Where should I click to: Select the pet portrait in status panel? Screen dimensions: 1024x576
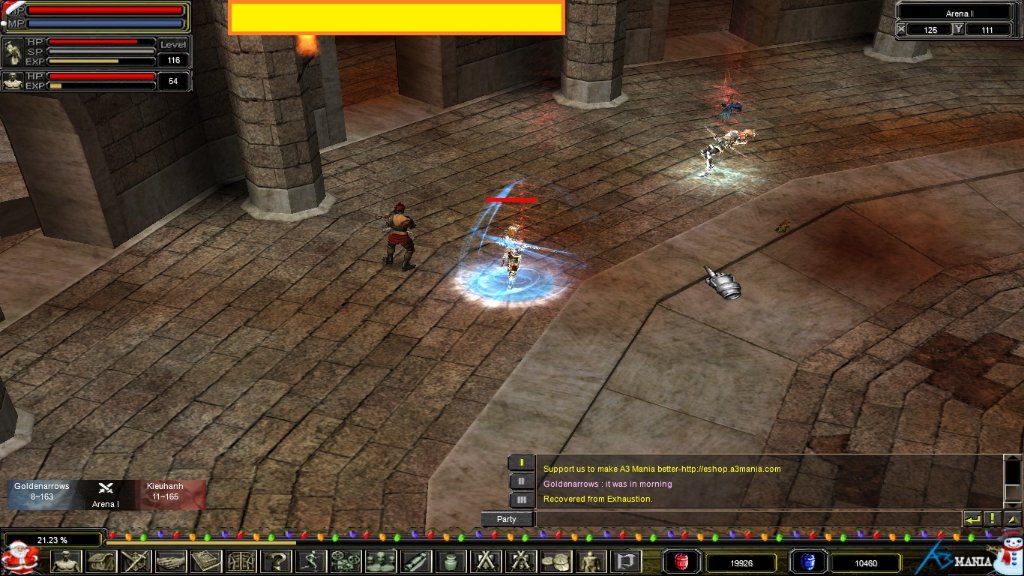tap(13, 52)
